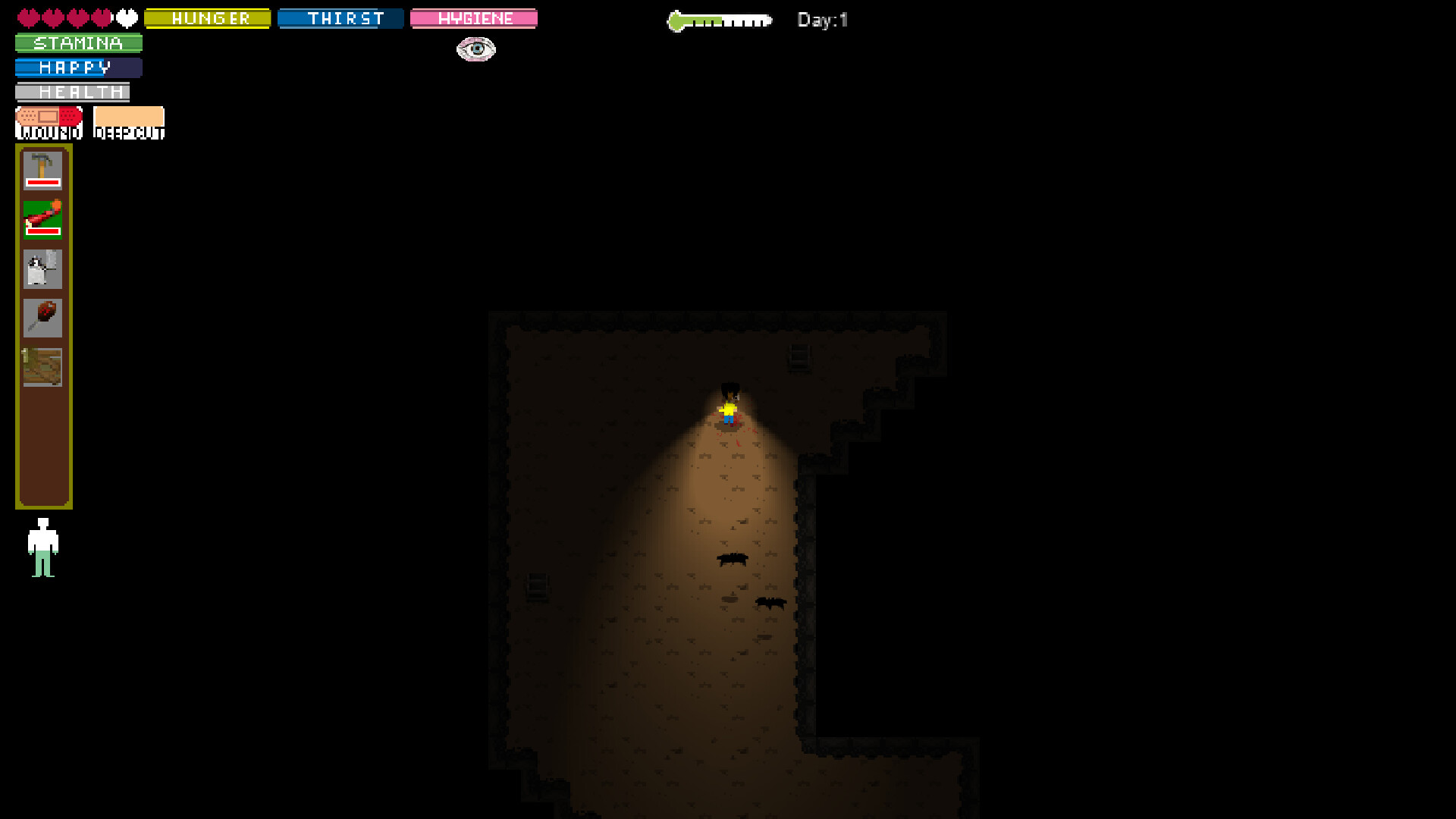This screenshot has width=1456, height=819.
Task: Click the green key indicator at top center
Action: (x=719, y=18)
